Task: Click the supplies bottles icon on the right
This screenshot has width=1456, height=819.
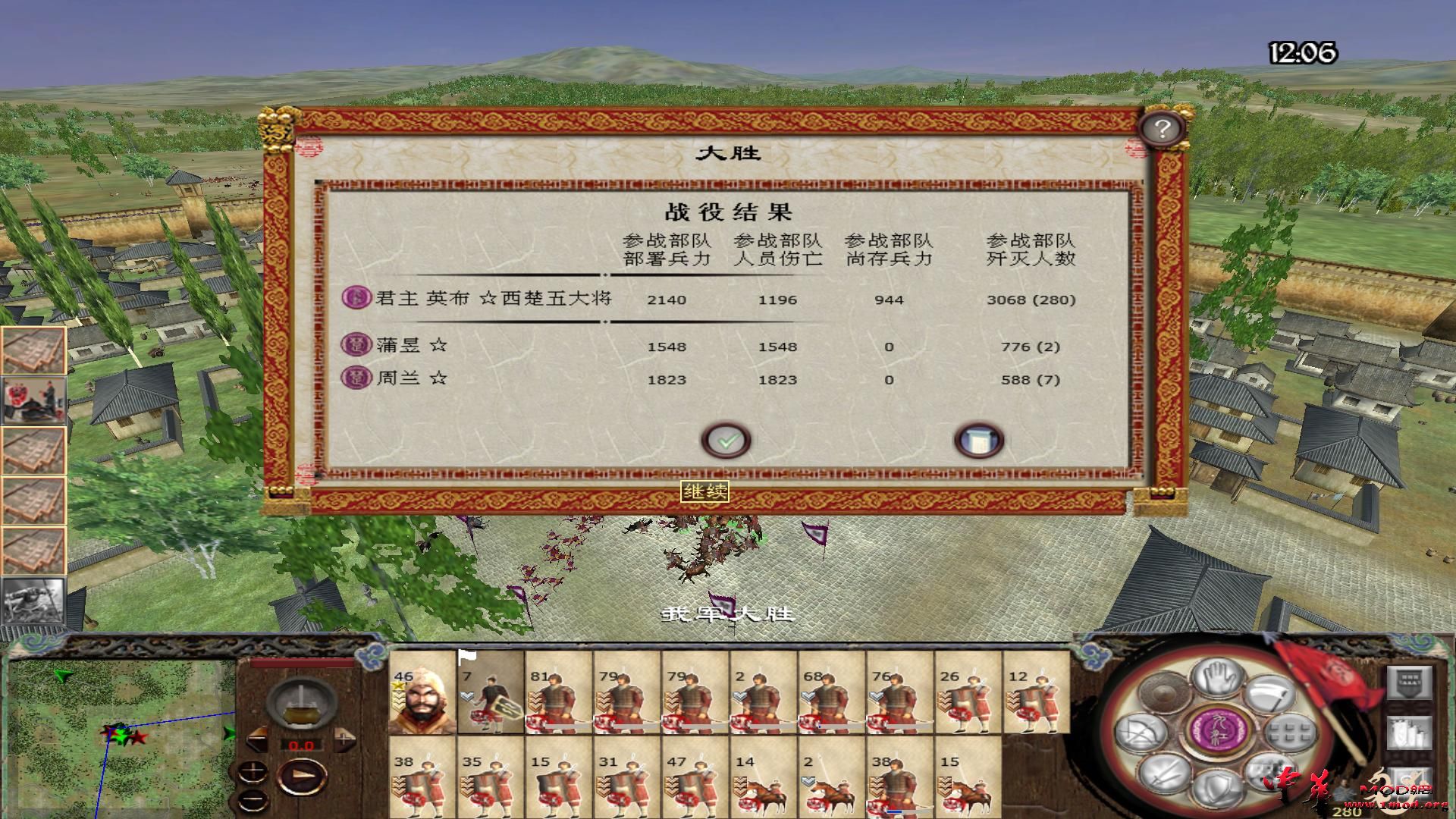Action: [1410, 733]
